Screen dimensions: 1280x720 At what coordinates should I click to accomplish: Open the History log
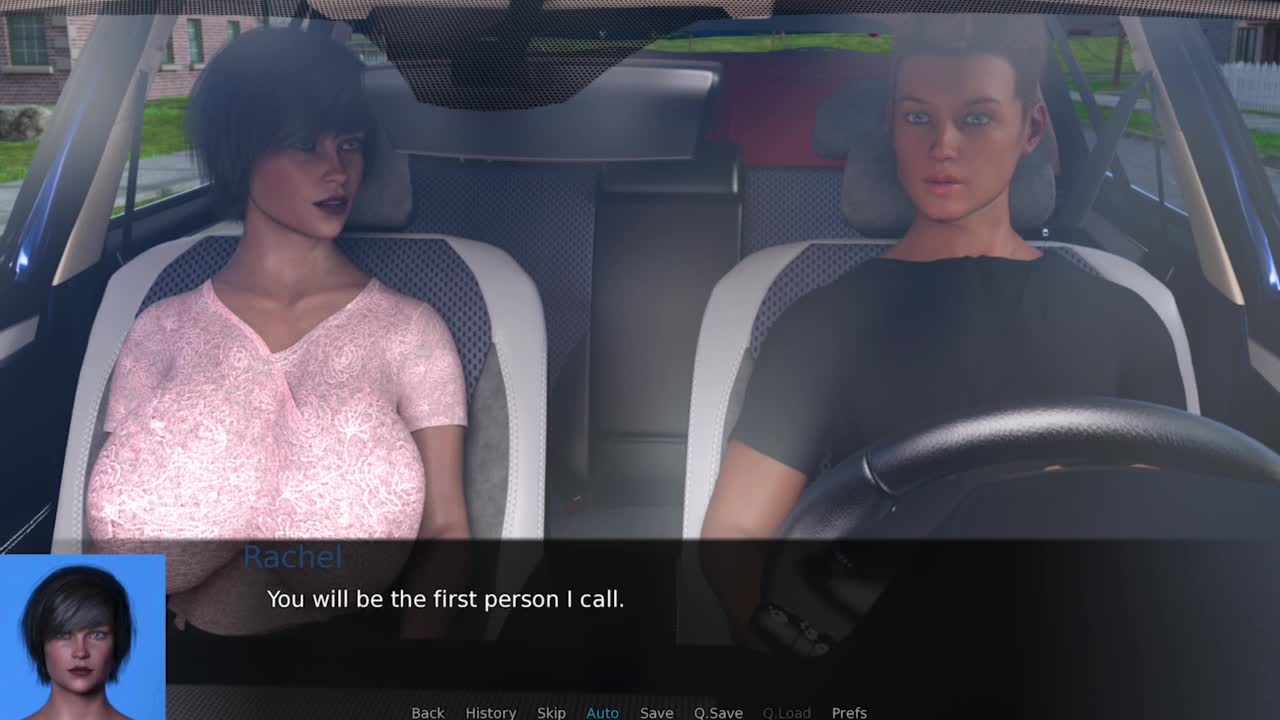(x=490, y=712)
